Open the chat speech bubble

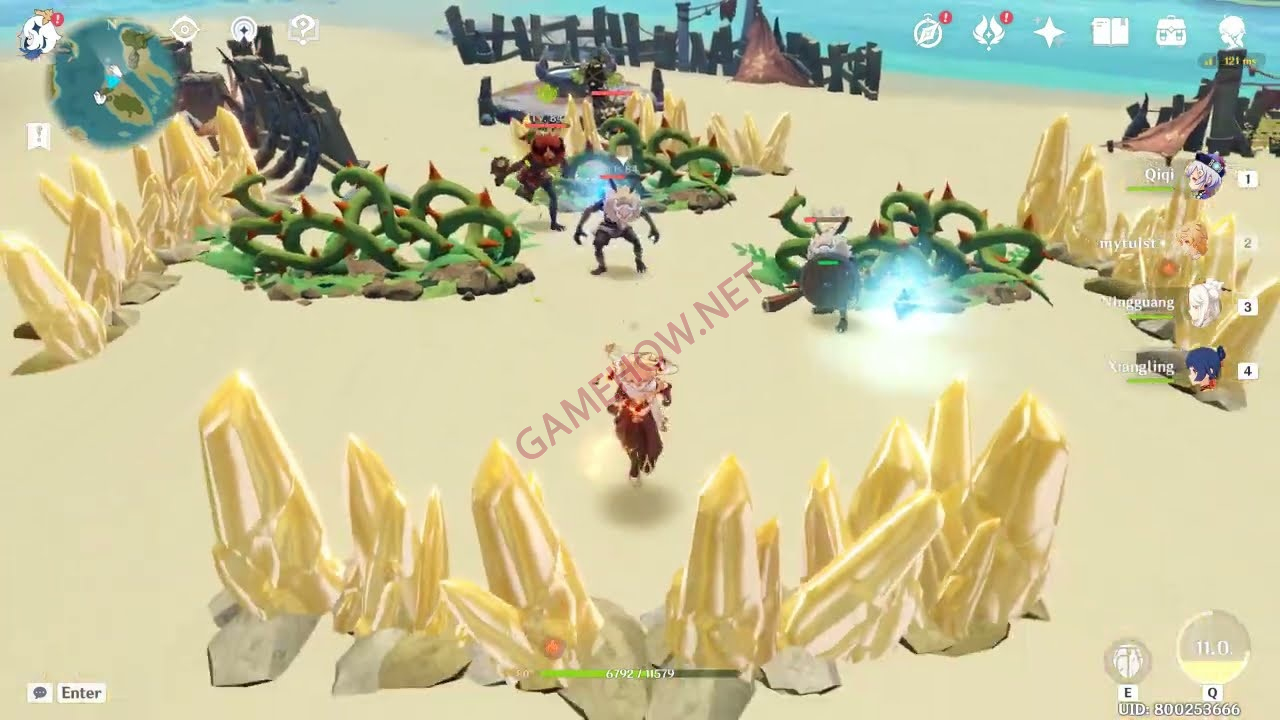[x=40, y=693]
